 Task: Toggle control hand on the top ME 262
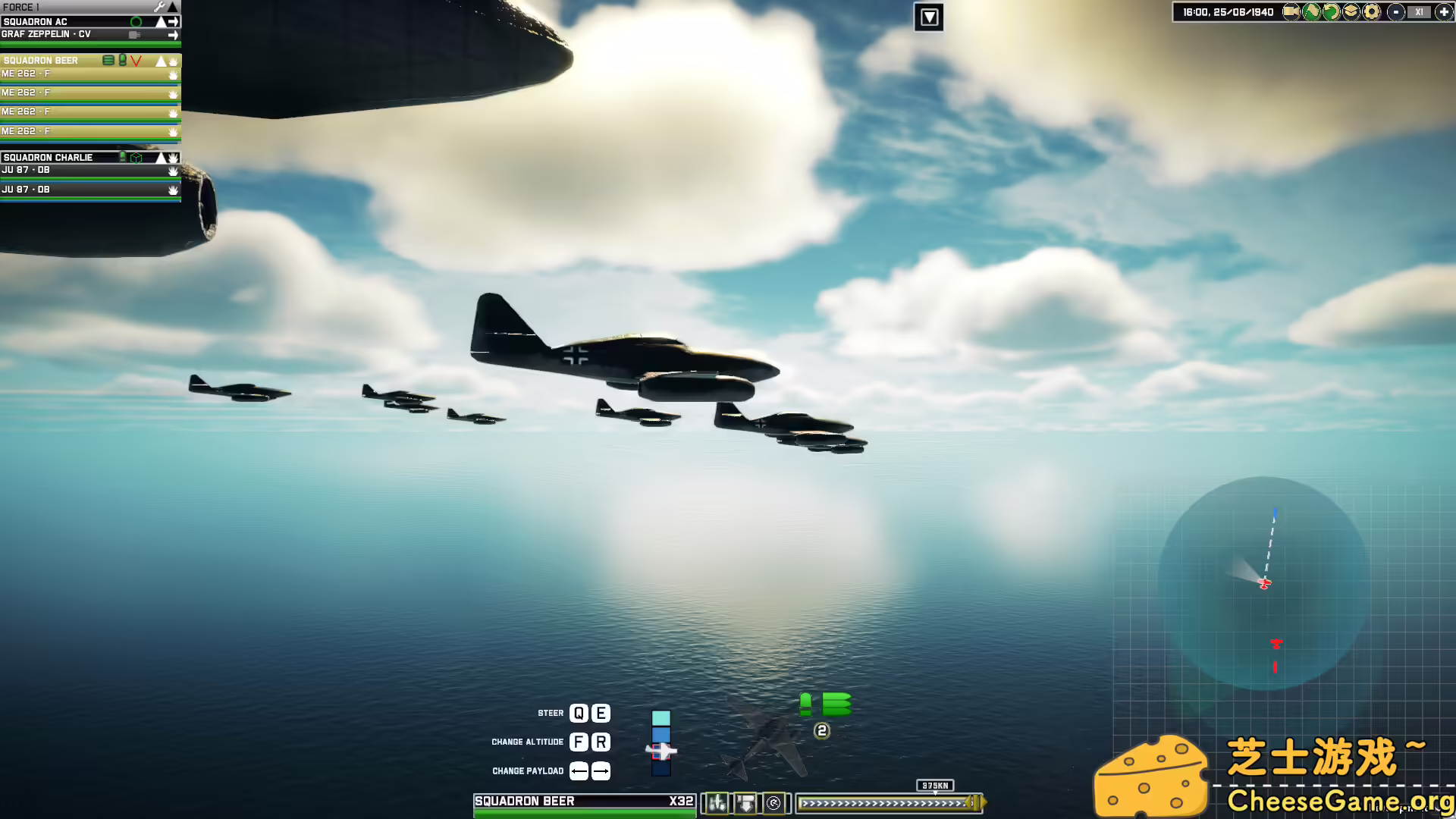[174, 74]
